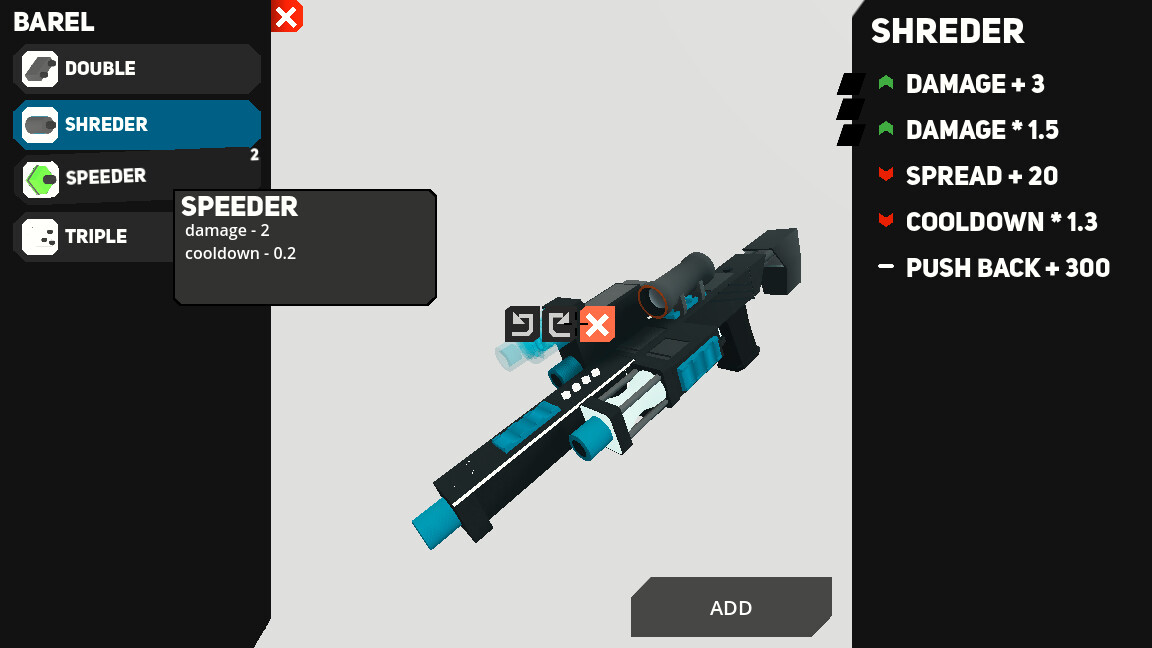The image size is (1152, 648).
Task: Select the TRIPLE barrel option
Action: (96, 237)
